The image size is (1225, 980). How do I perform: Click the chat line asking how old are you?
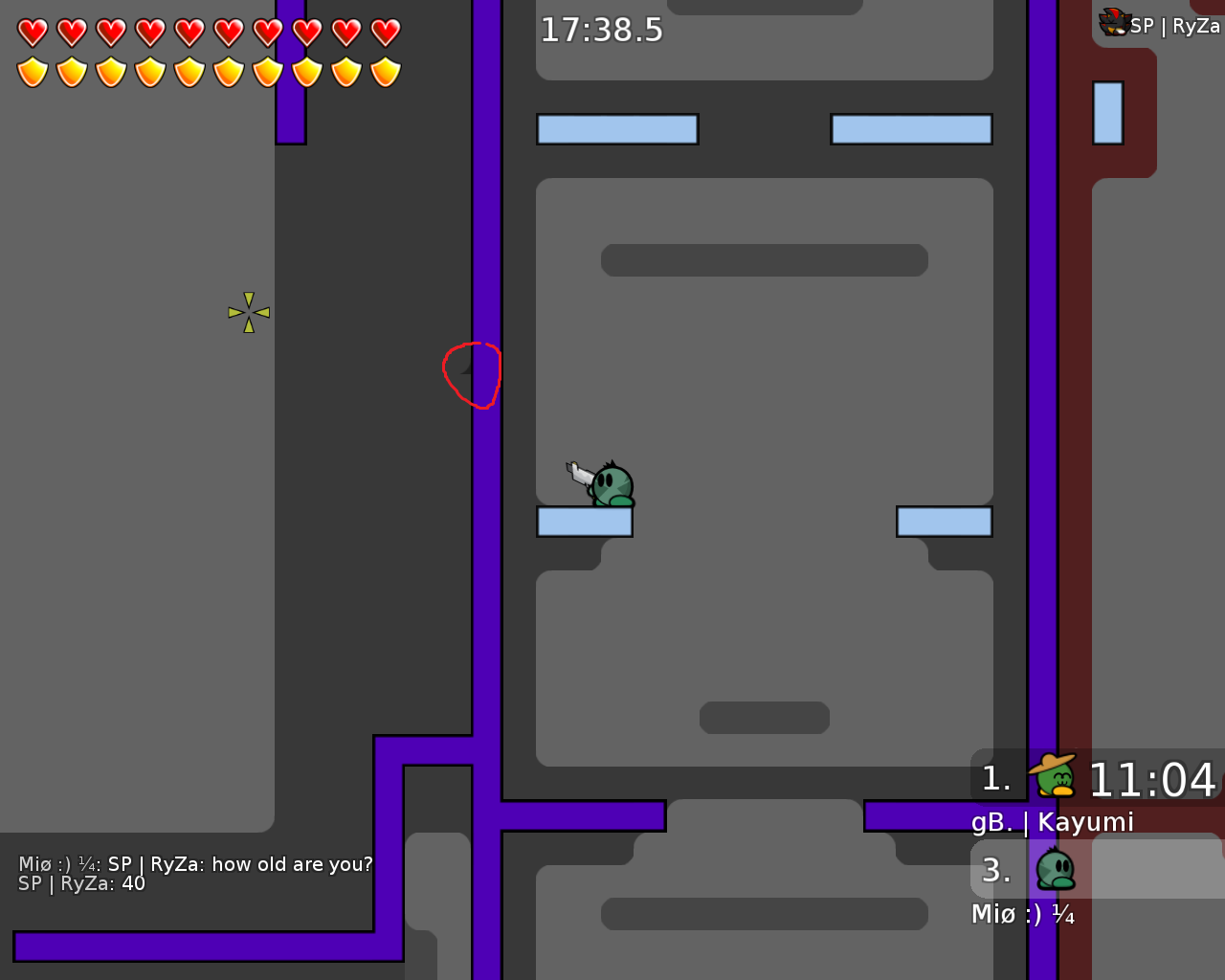pyautogui.click(x=195, y=863)
